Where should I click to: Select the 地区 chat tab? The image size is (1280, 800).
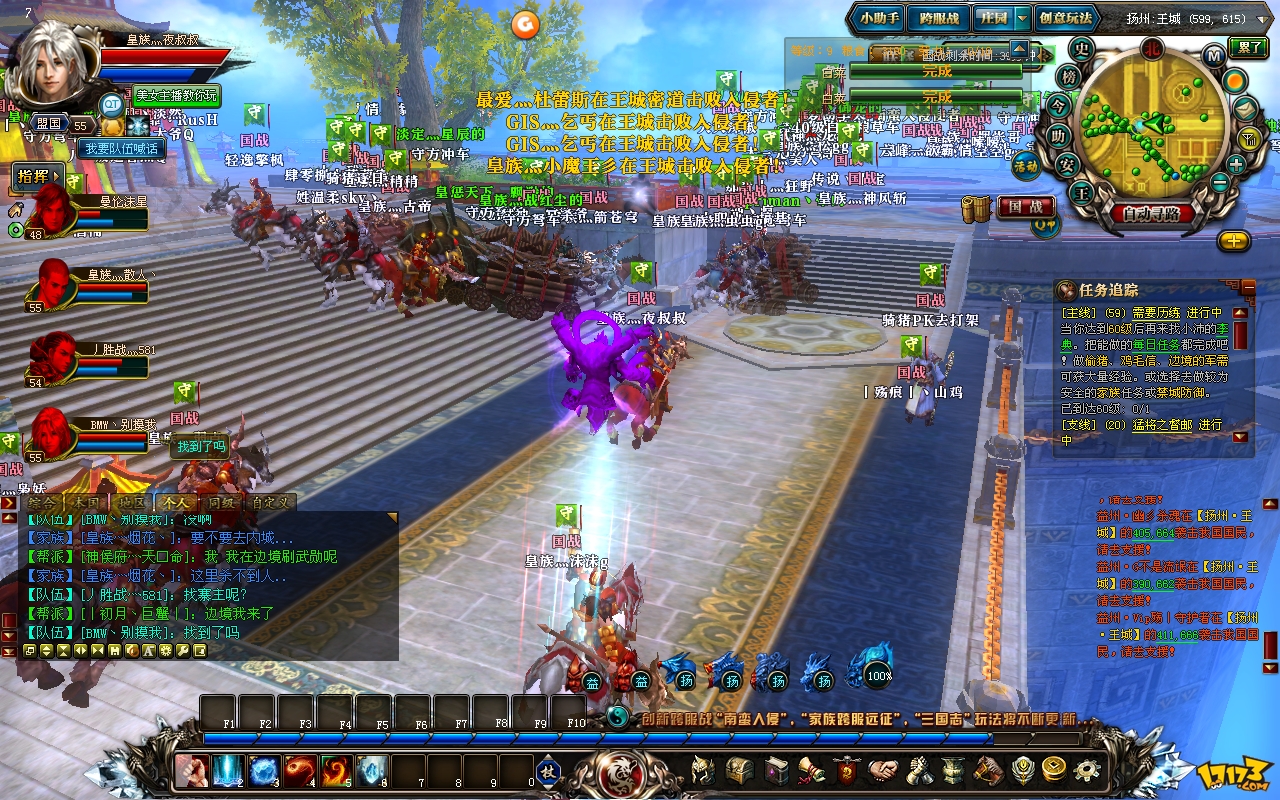(131, 502)
